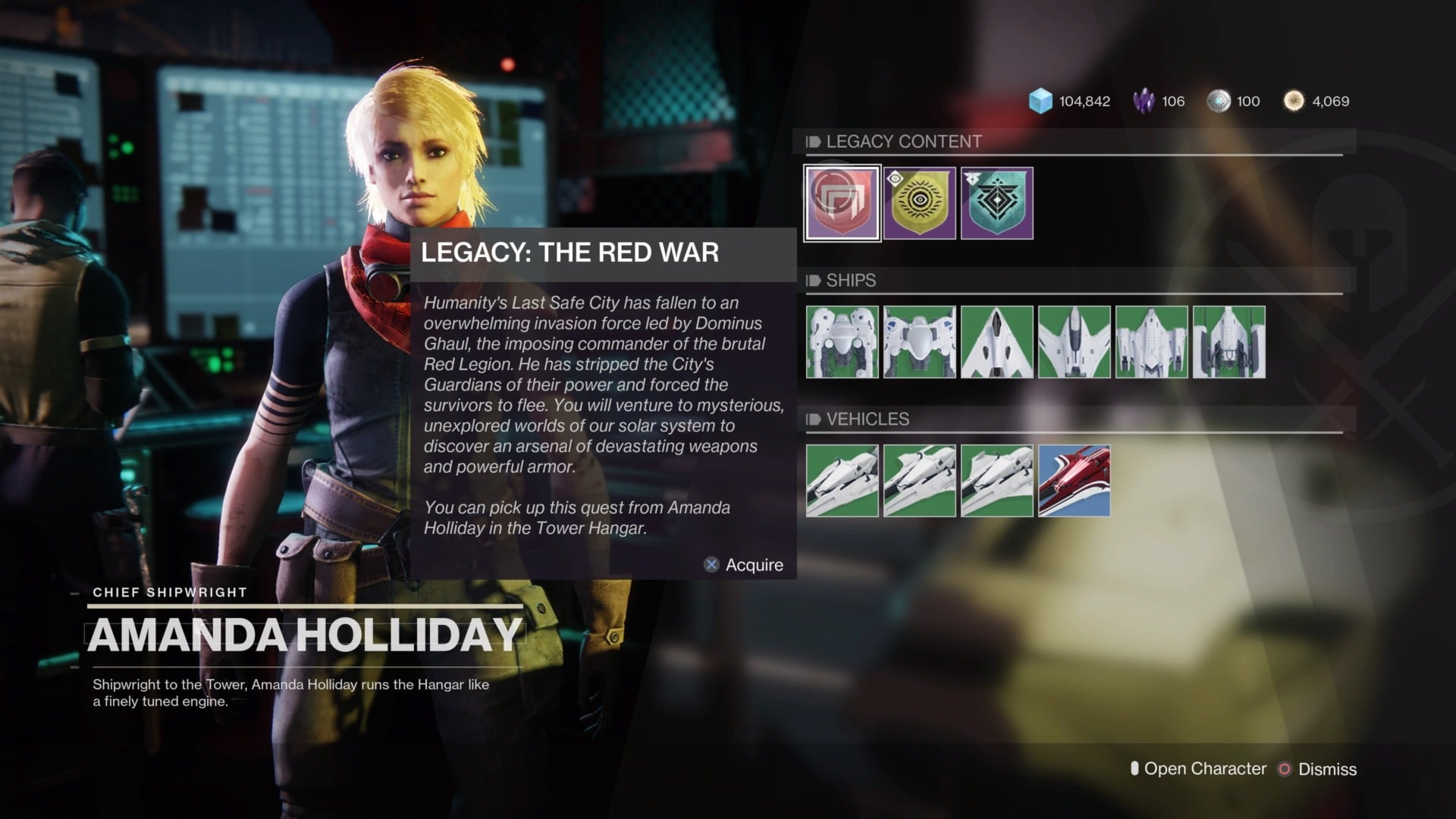Choose the yellow eye Curse of Osiris emblem

coord(920,203)
